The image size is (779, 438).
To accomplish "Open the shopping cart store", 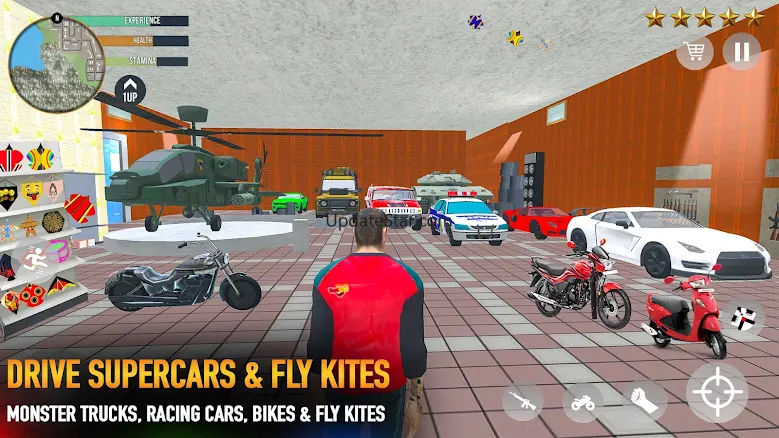I will [694, 51].
